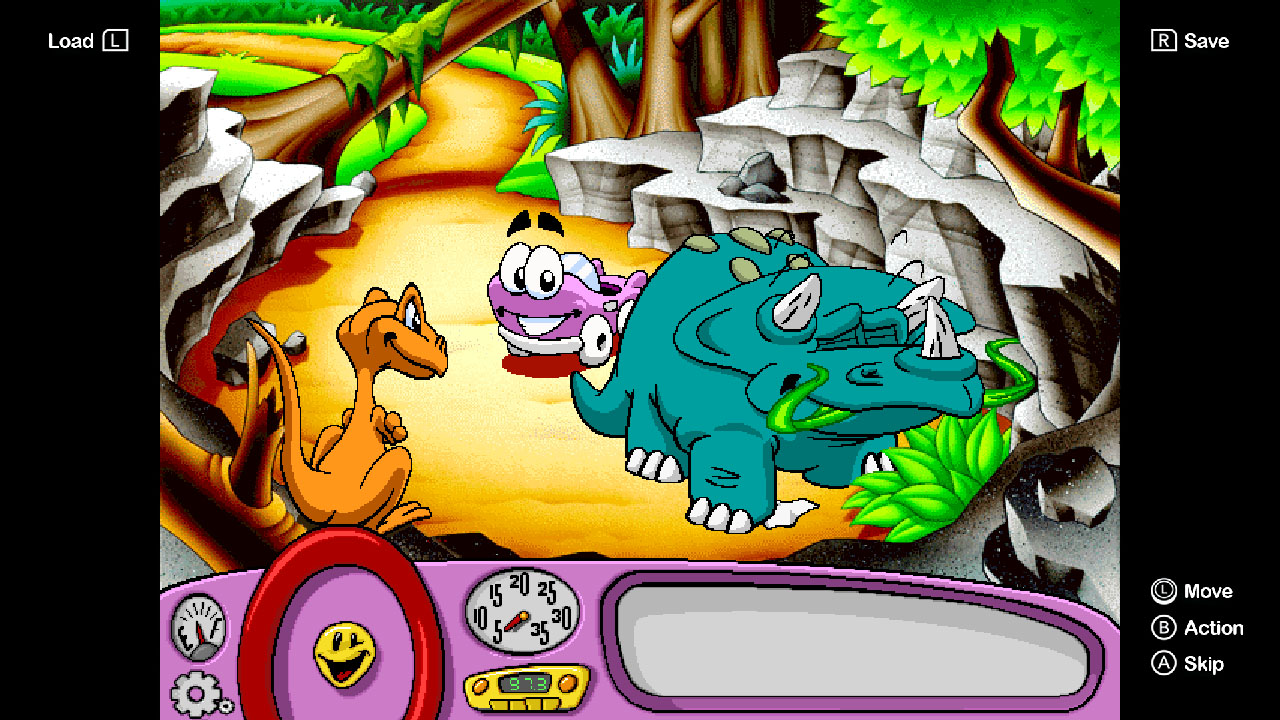Viewport: 1280px width, 720px height.
Task: Click the fuel gauge icon
Action: tap(200, 626)
